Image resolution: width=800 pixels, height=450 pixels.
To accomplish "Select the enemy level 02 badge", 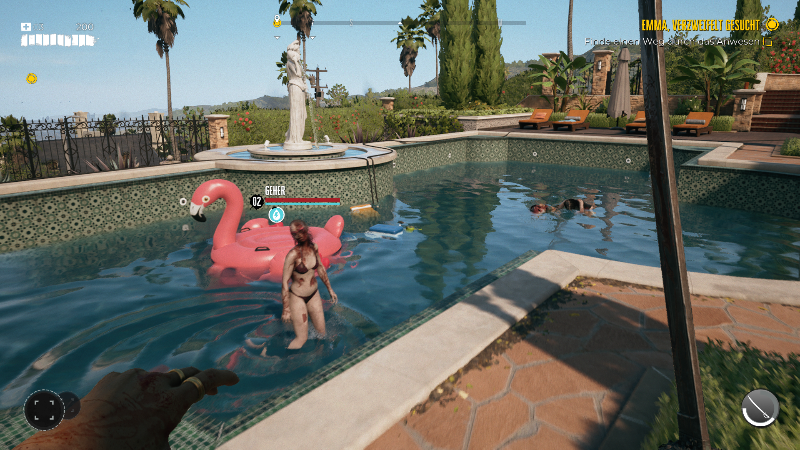I will [256, 201].
